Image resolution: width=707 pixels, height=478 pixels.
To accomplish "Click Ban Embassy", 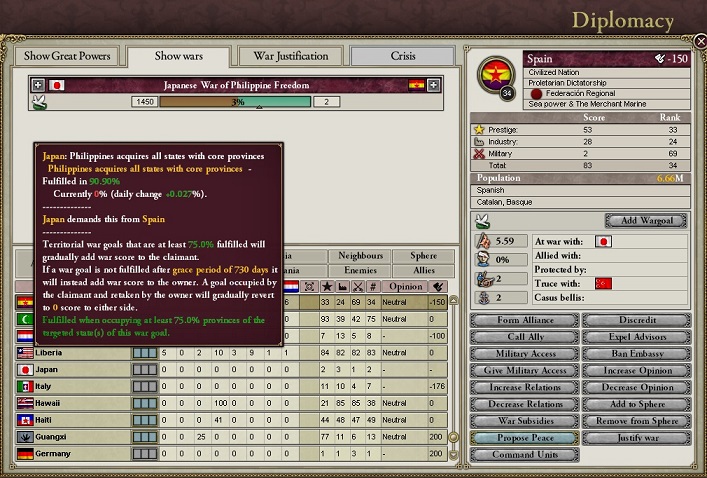I will pos(635,354).
